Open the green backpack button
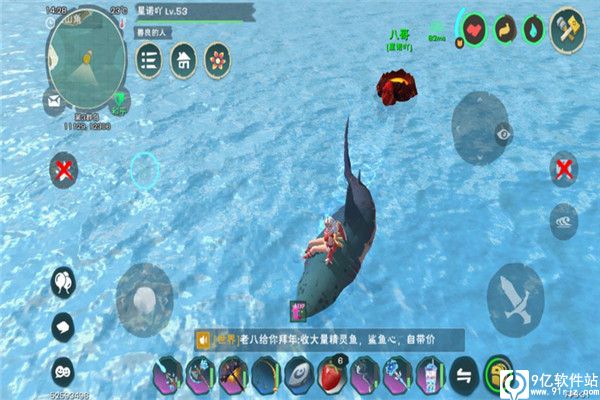 point(497,375)
